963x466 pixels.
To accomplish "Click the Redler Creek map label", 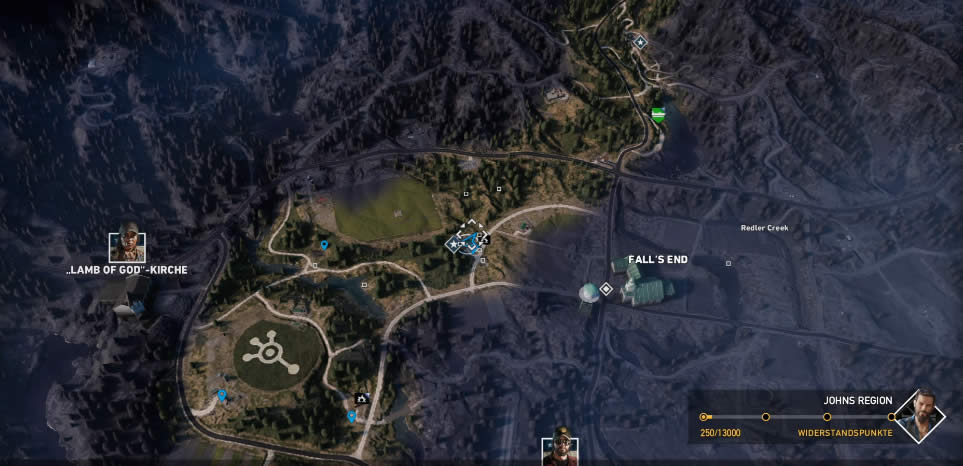I will 764,228.
